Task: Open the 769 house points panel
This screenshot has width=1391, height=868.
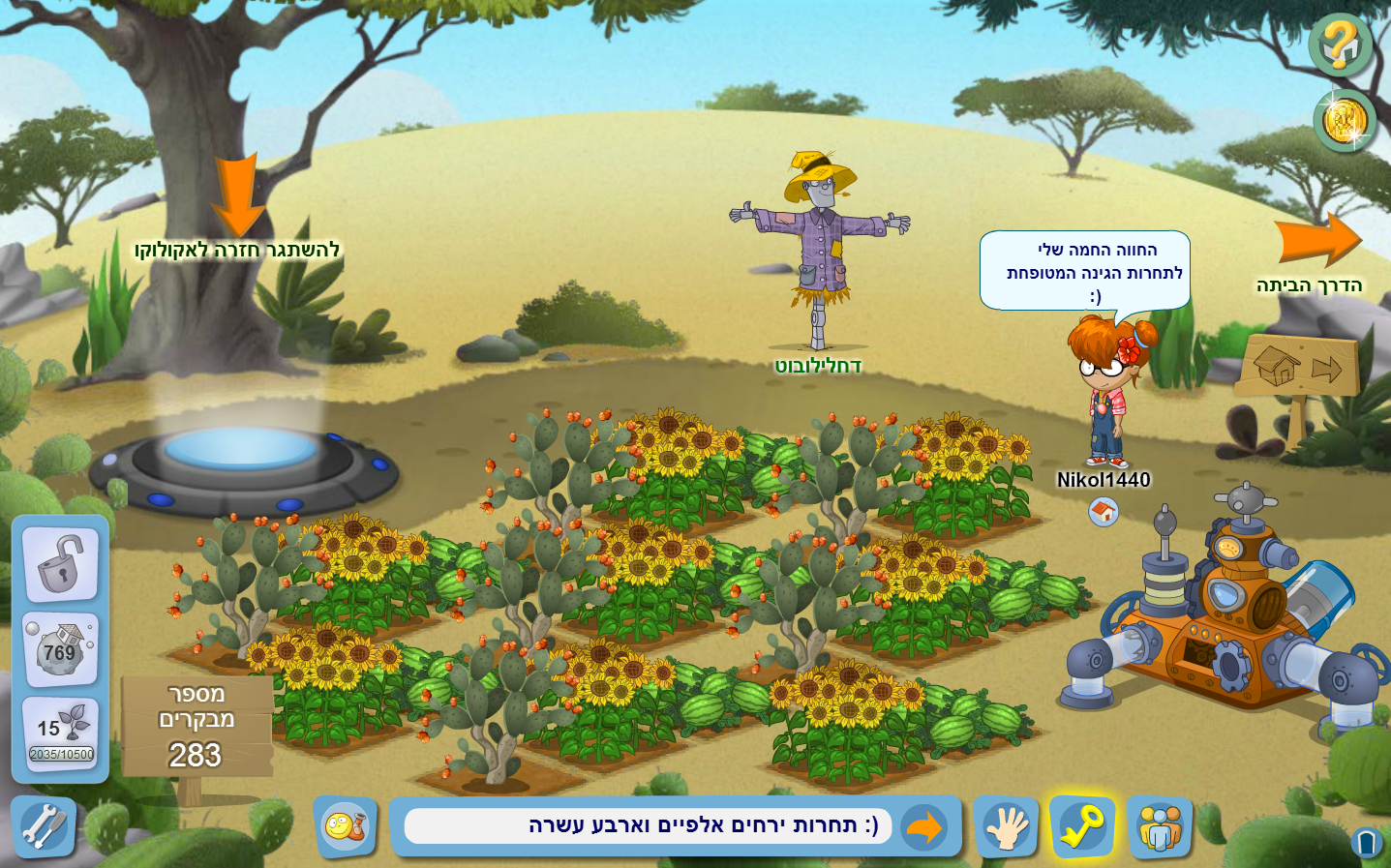Action: click(x=60, y=650)
